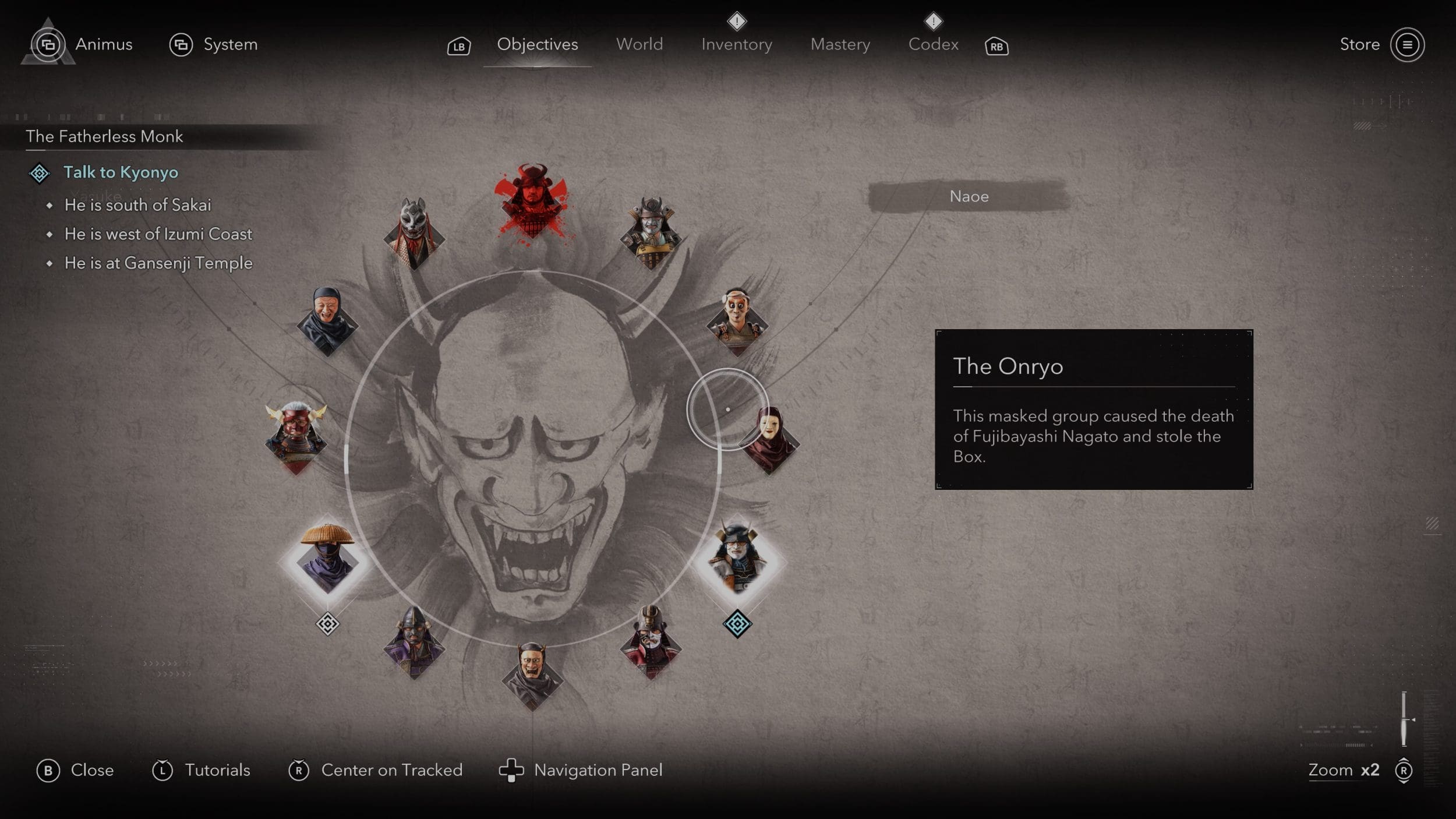Select the Naoe brushstroke label
The image size is (1456, 819).
[969, 196]
